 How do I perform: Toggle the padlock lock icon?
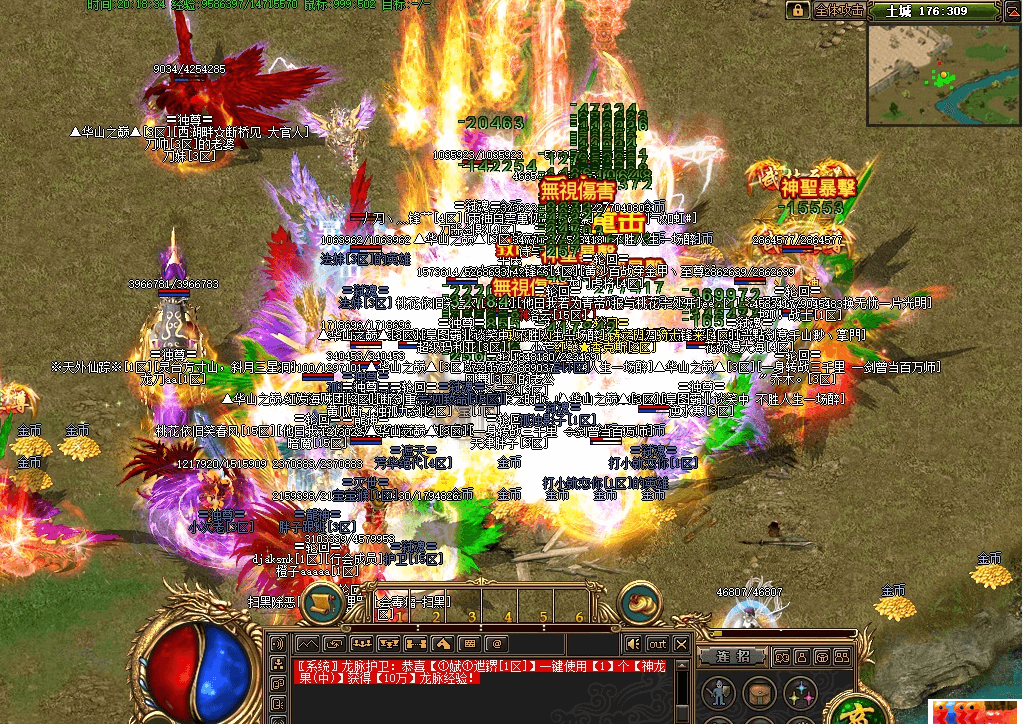coord(797,10)
